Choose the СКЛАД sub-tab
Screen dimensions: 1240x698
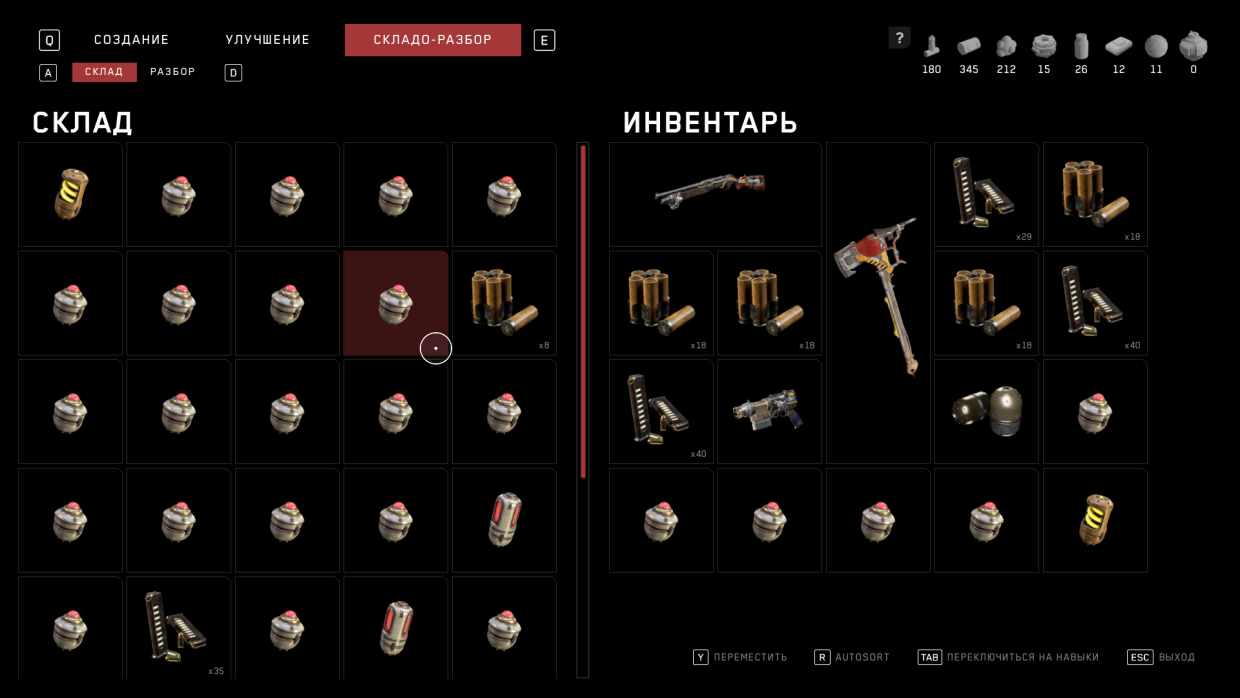(104, 72)
